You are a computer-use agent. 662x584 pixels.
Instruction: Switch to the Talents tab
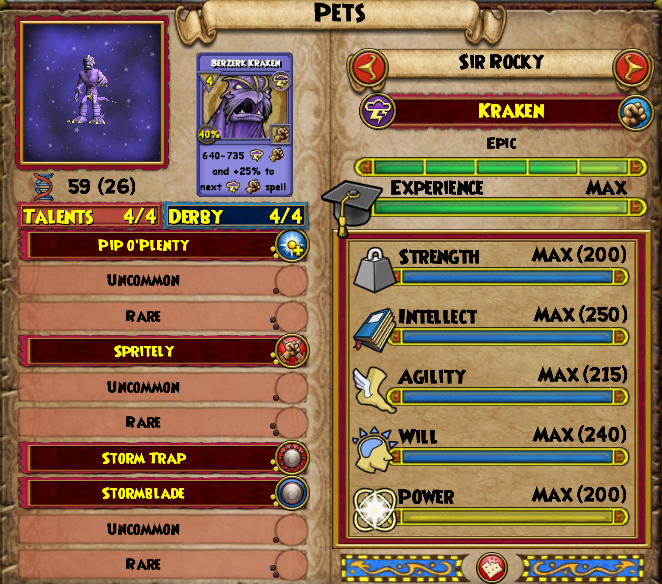coord(89,216)
